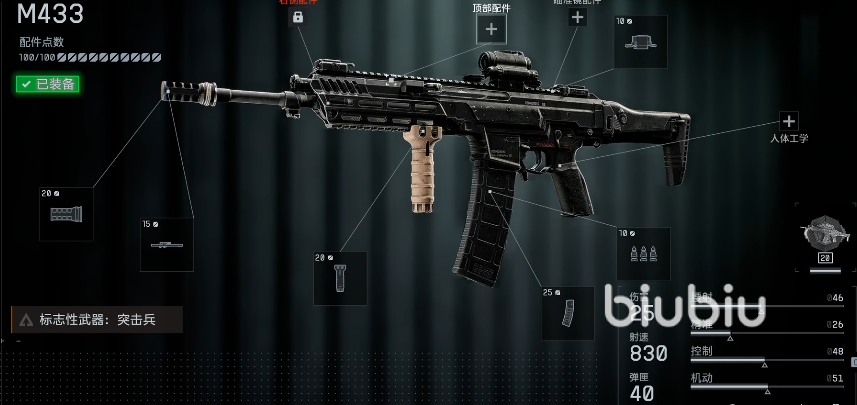Choose the vertical foregrip attachment slot

pos(340,278)
